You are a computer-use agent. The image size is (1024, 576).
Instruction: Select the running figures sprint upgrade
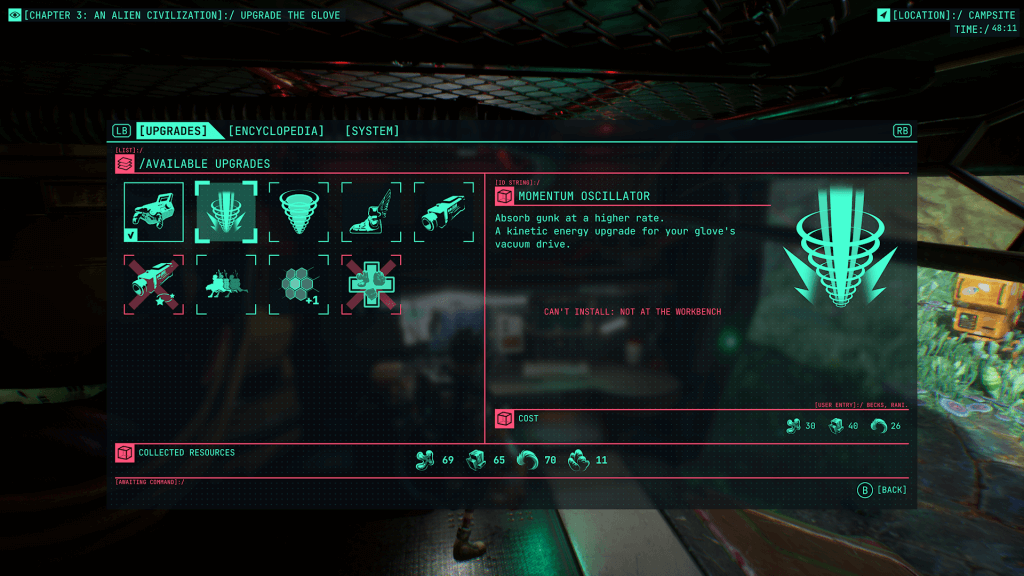point(226,285)
